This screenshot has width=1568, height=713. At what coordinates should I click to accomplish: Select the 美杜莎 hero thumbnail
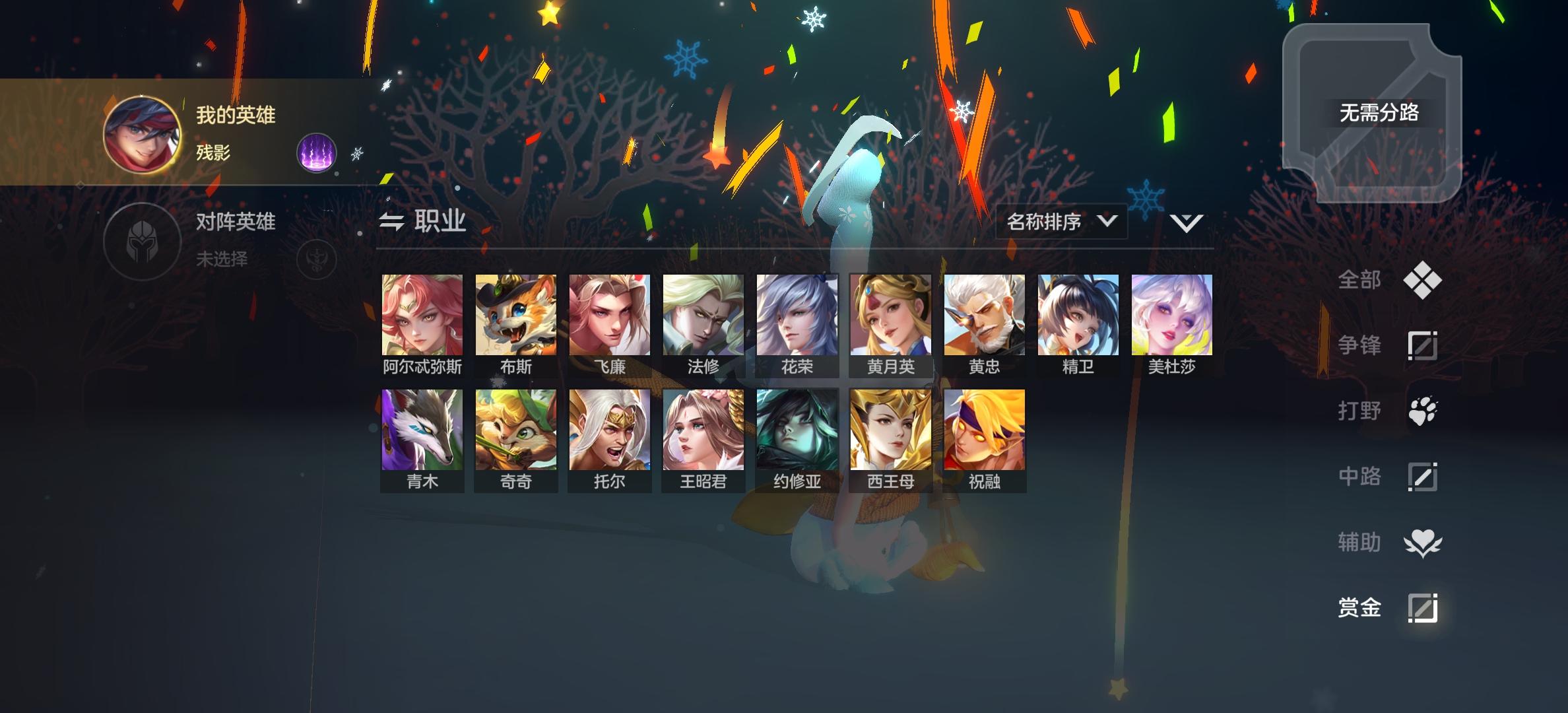point(1171,315)
